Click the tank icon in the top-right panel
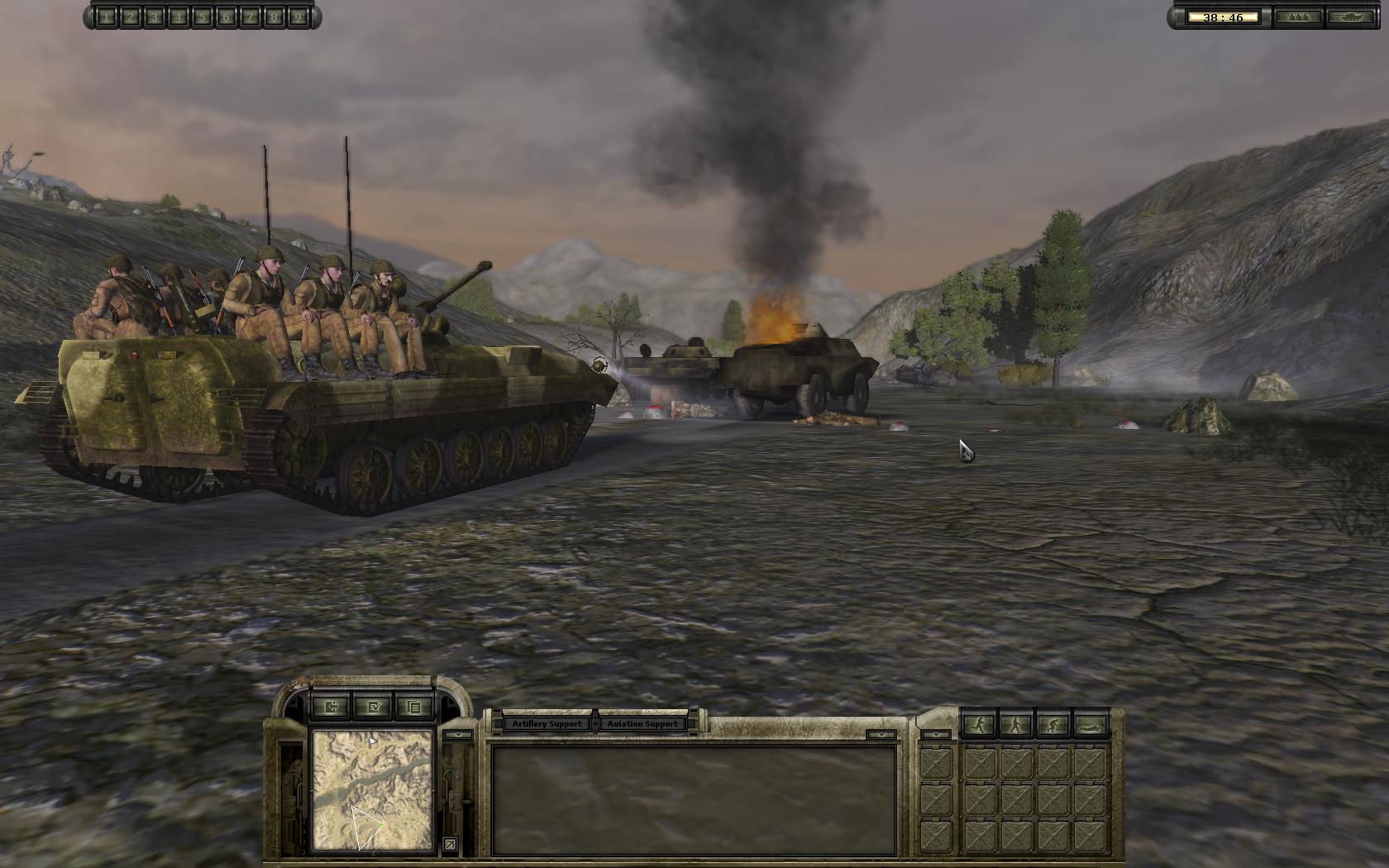Screen dimensions: 1389x868 1350,17
